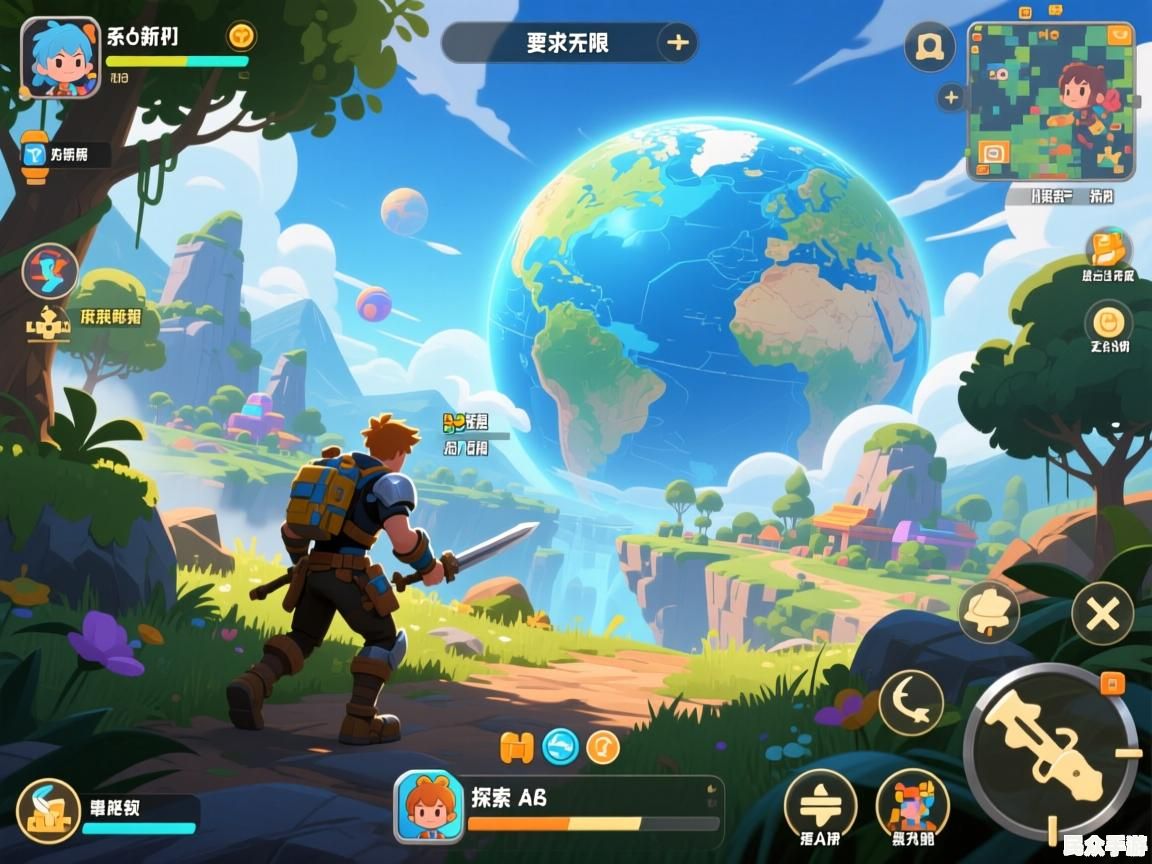Screen dimensions: 1152x864
Task: Tap the round gold coin button below backpack
Action: coord(1108,322)
